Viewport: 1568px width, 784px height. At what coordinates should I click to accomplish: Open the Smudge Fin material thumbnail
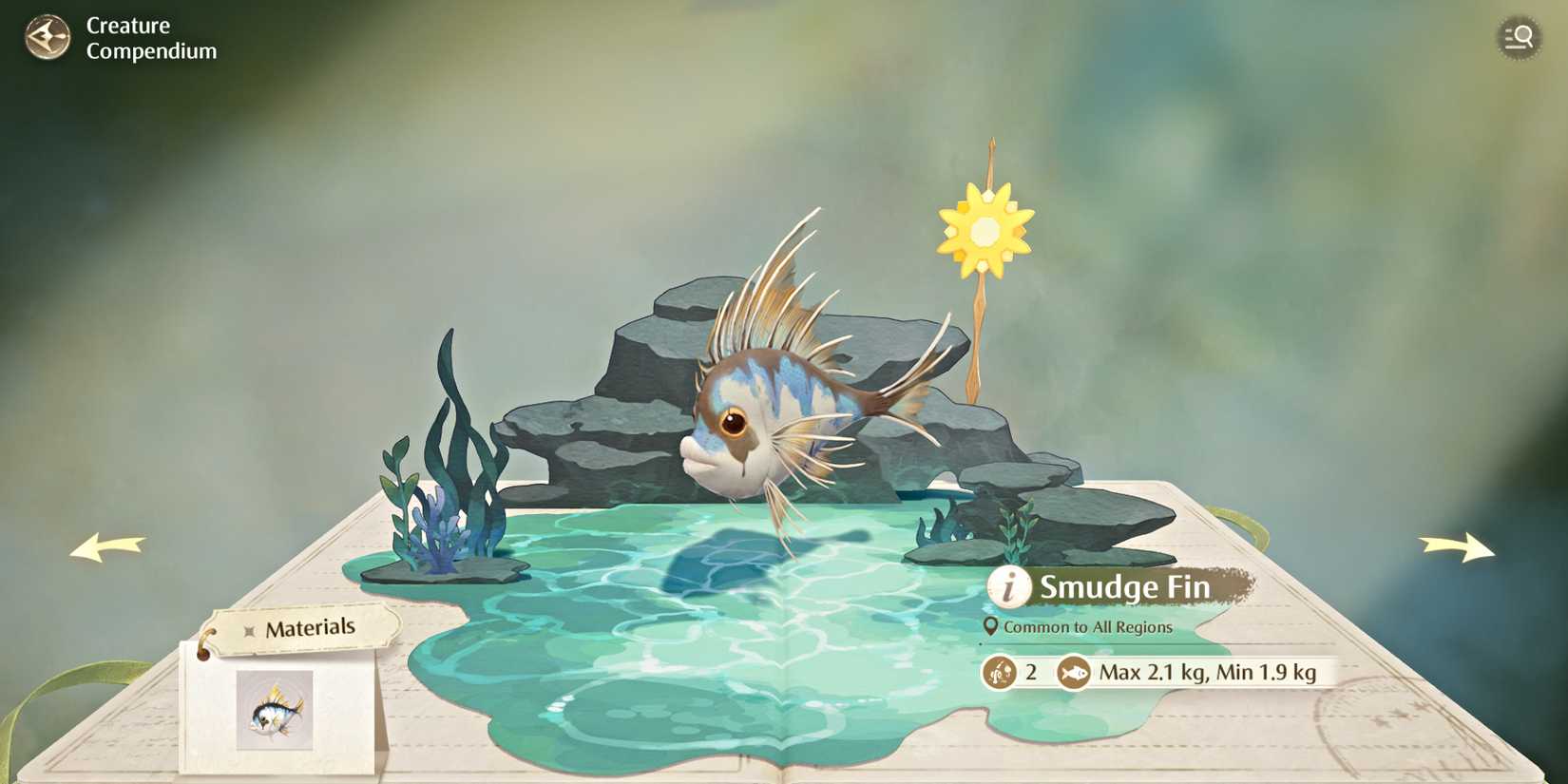[274, 709]
